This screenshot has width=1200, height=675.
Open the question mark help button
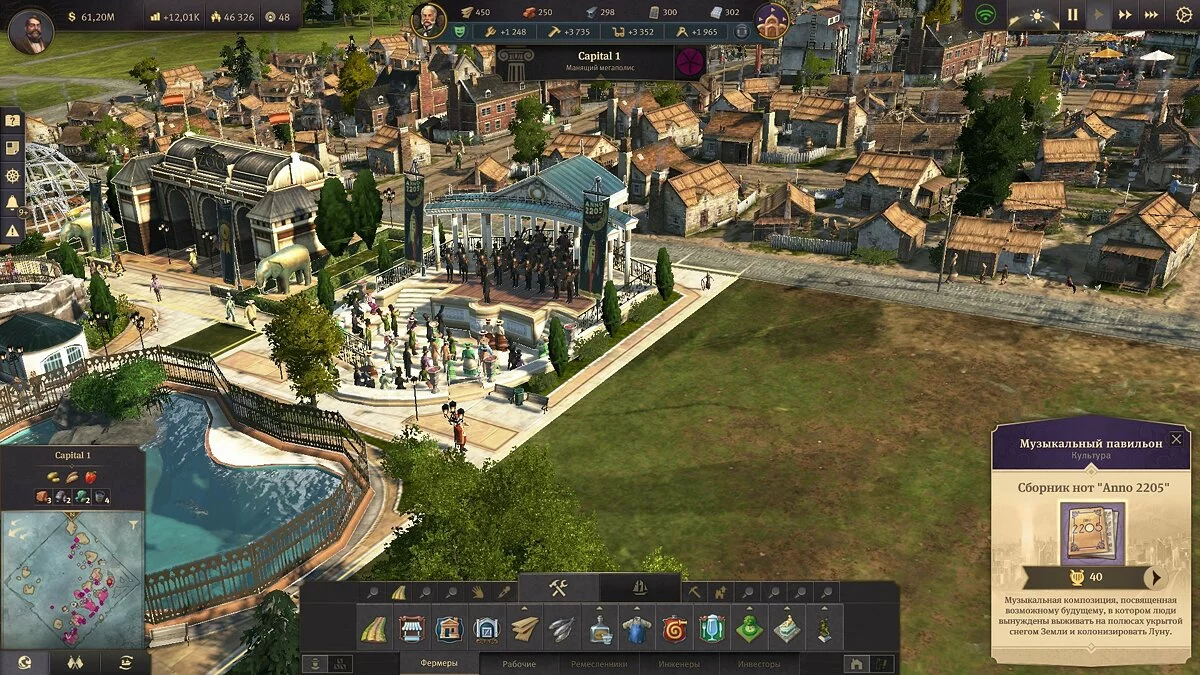12,121
